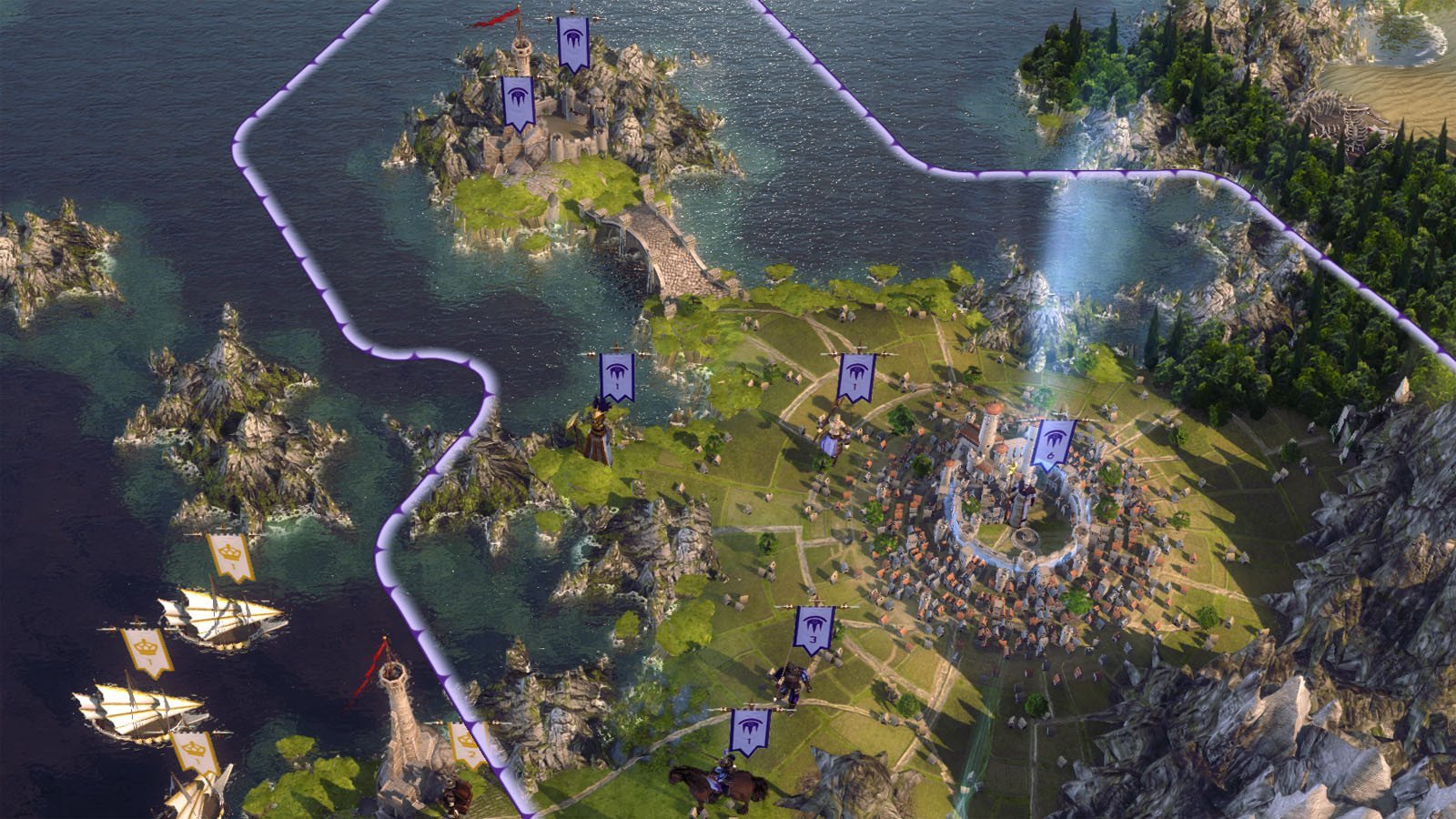Select the purple banner numbered 6 over the city
The width and height of the screenshot is (1456, 819).
click(1053, 444)
